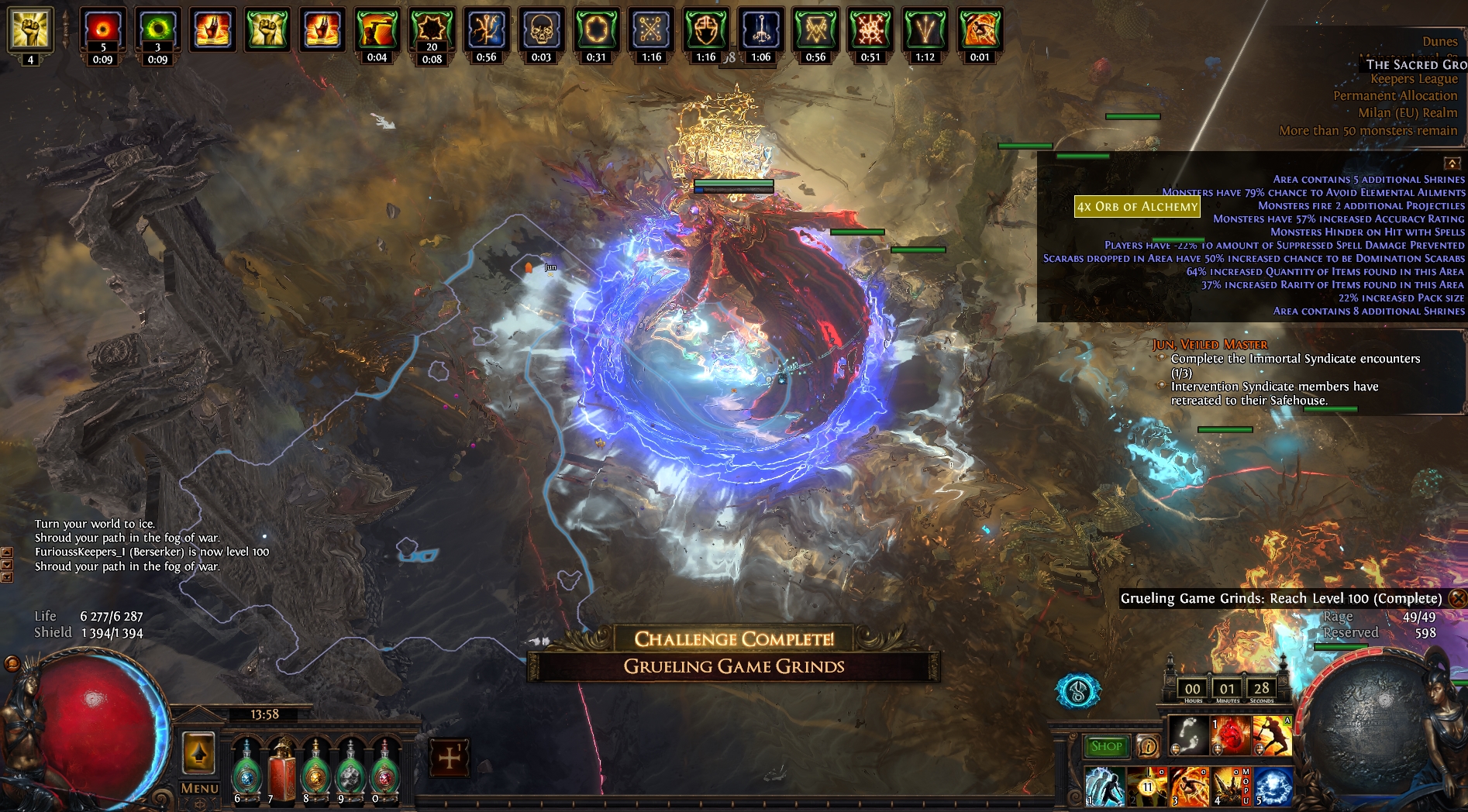Image resolution: width=1468 pixels, height=812 pixels.
Task: Open the chat bubble icon above the life orb
Action: 12,664
